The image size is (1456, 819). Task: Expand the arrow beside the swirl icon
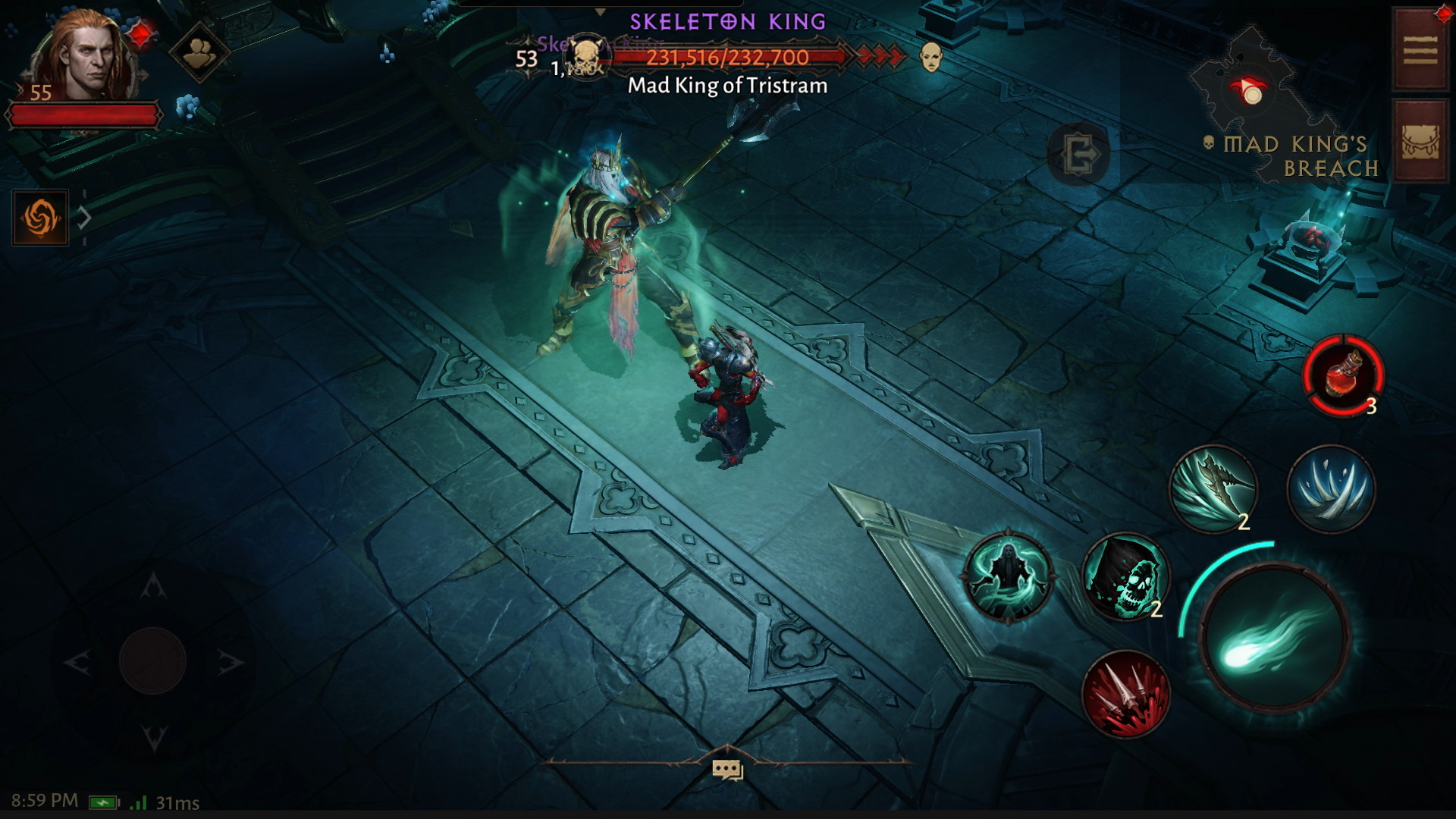click(85, 218)
